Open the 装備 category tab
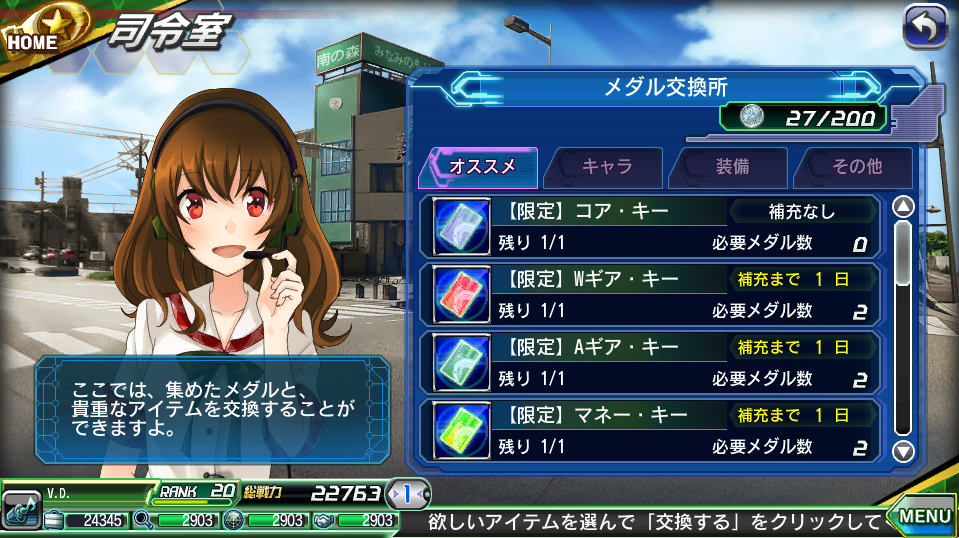This screenshot has height=538, width=959. coord(731,167)
